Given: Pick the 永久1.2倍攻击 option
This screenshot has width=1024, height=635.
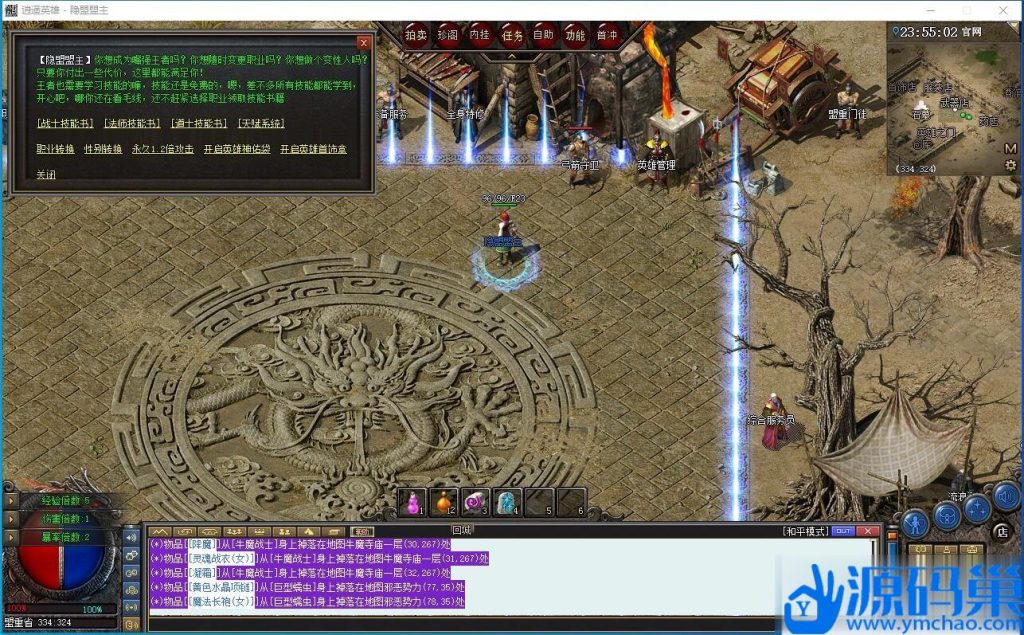Looking at the screenshot, I should pos(164,149).
